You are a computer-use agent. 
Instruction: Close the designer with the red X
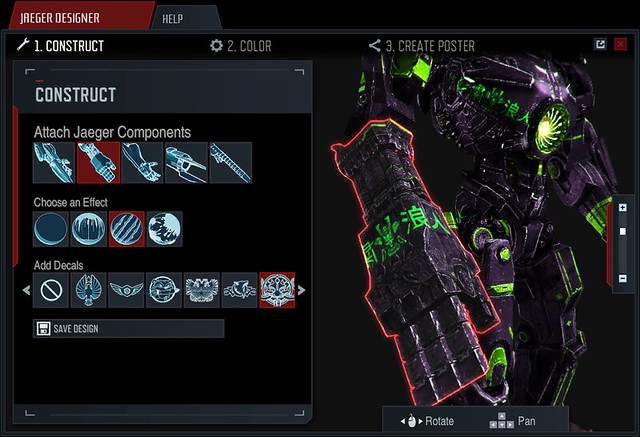coord(620,45)
